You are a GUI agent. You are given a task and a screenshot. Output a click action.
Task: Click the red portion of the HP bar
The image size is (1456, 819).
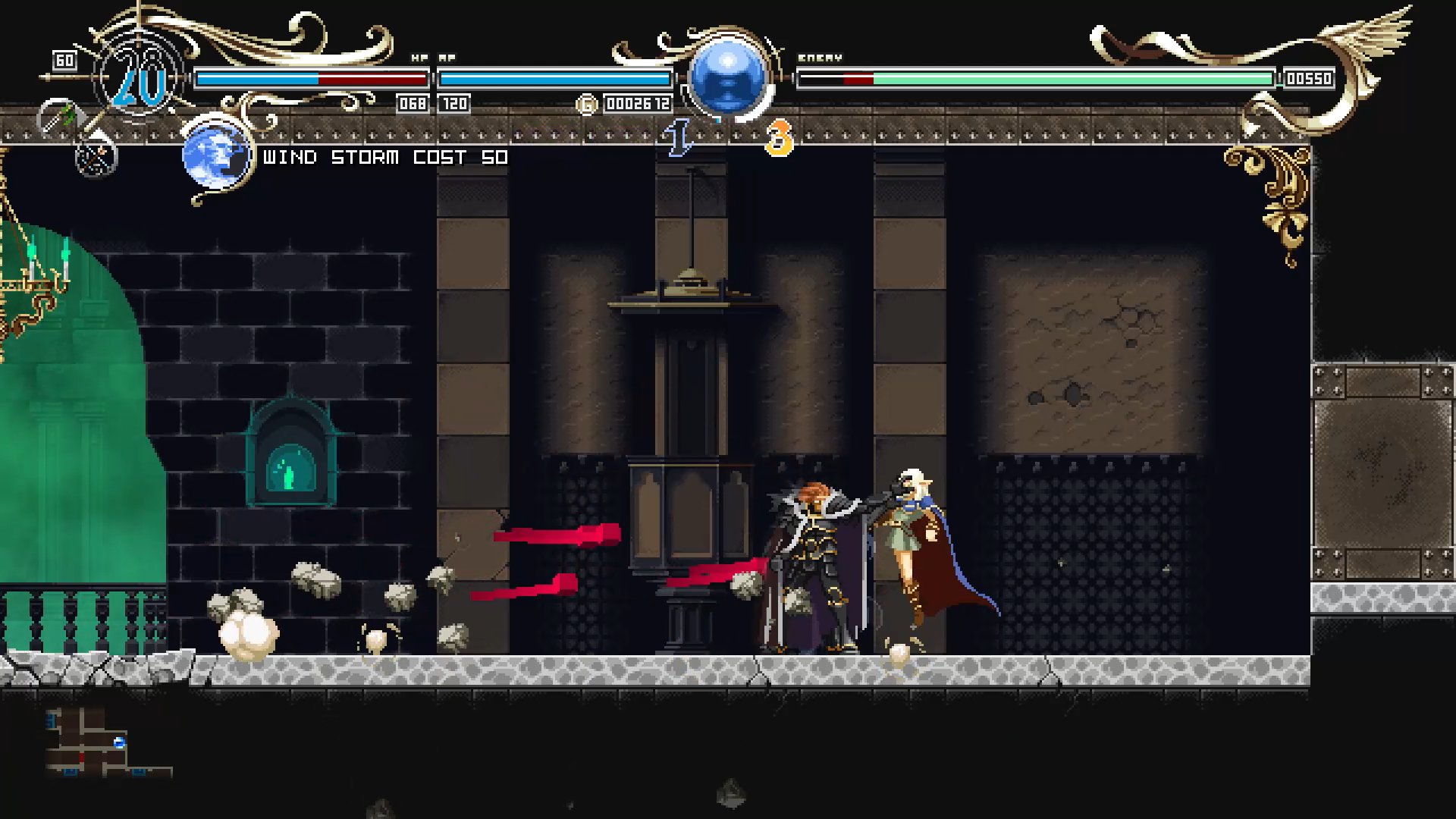372,77
